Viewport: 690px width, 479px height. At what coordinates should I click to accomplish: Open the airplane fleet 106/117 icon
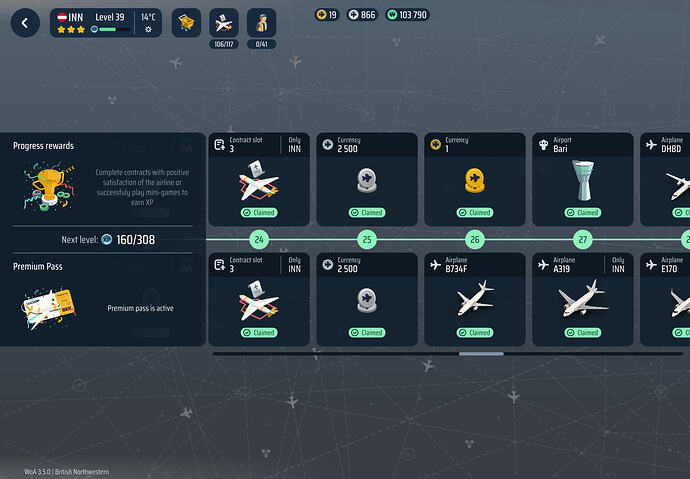point(224,23)
